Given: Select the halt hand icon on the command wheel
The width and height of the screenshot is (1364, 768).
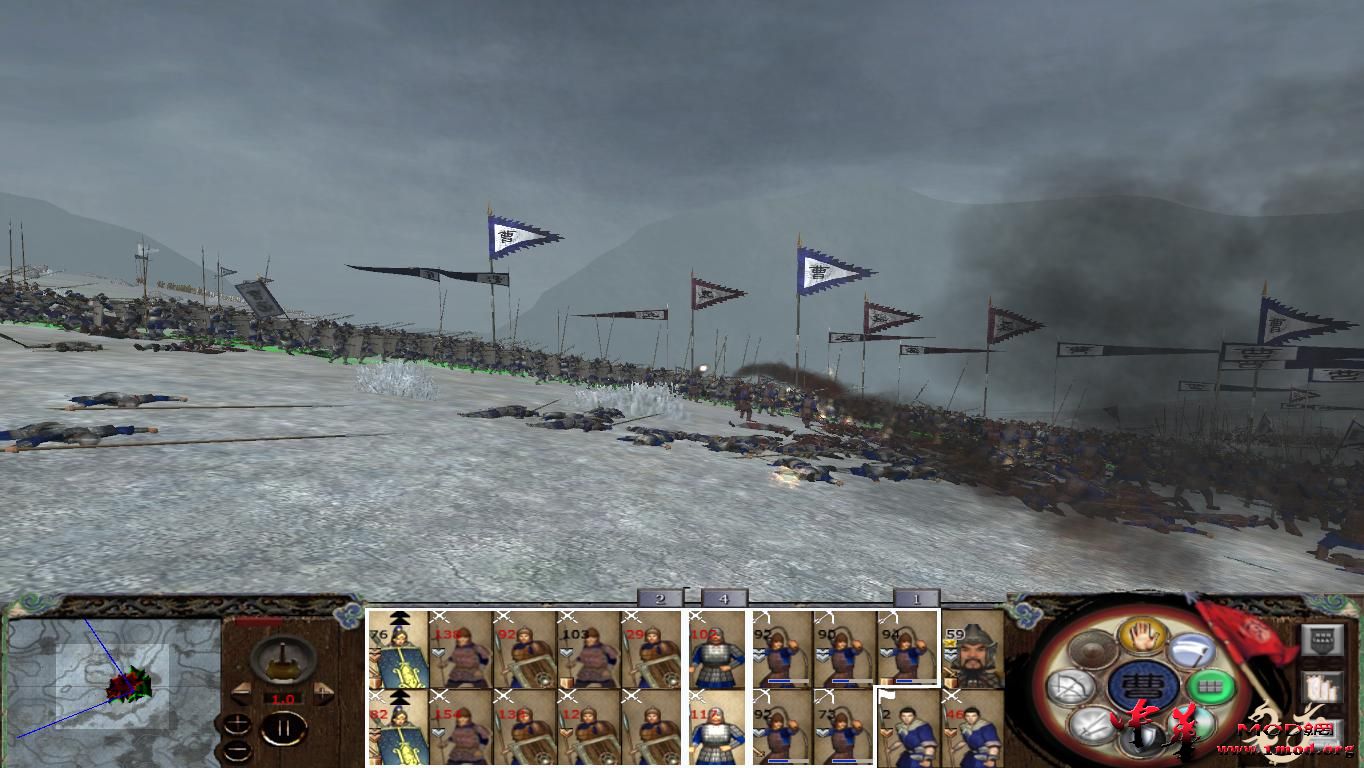Looking at the screenshot, I should pos(1143,637).
